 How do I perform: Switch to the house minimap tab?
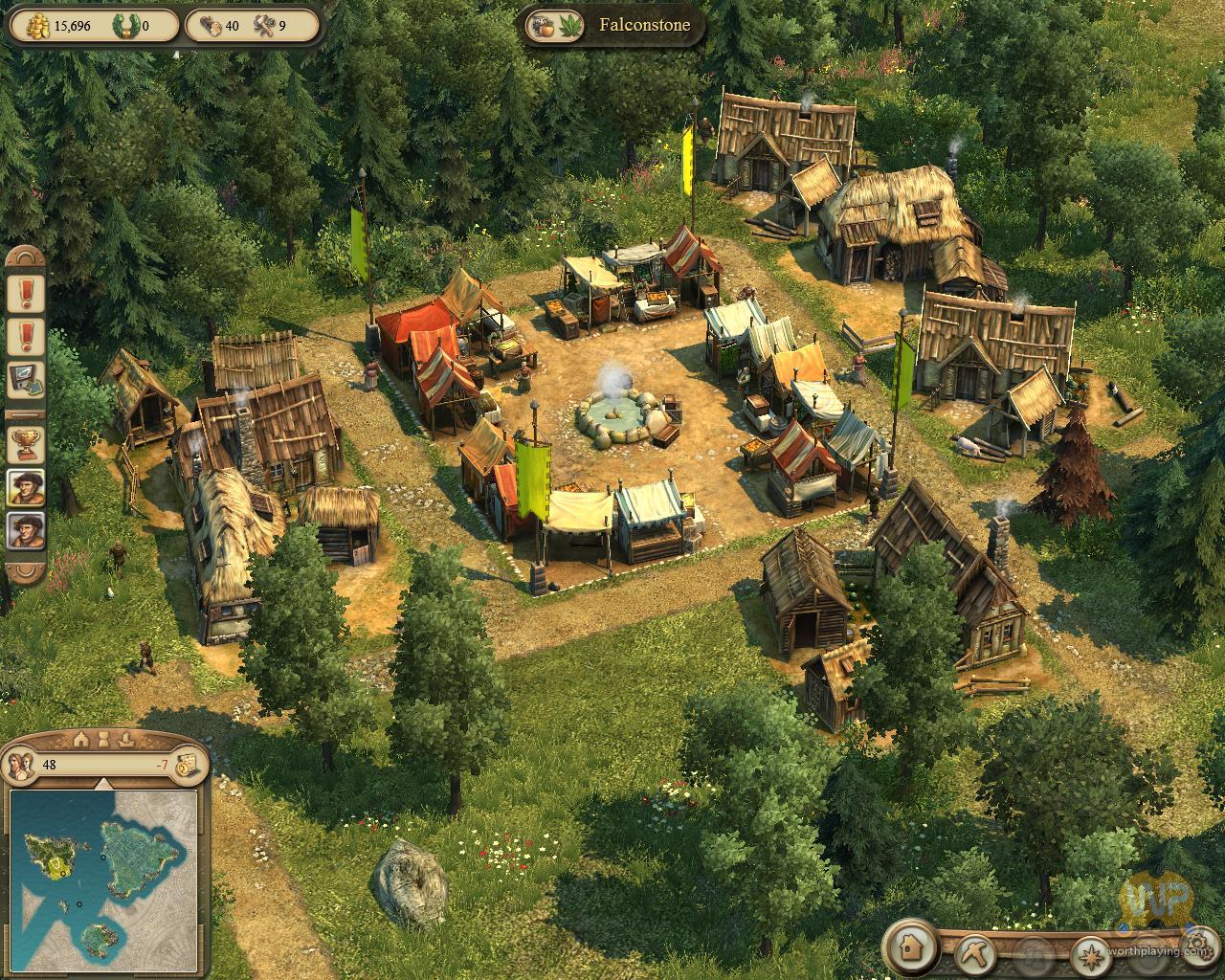point(80,740)
